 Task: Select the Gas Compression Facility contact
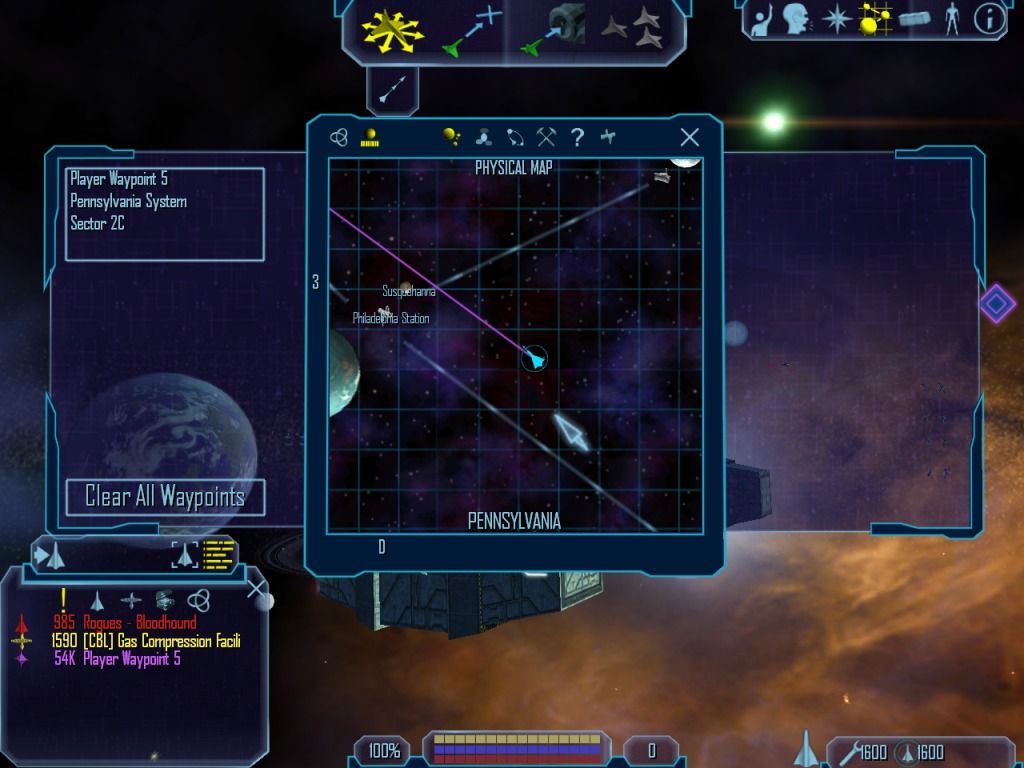pos(145,641)
